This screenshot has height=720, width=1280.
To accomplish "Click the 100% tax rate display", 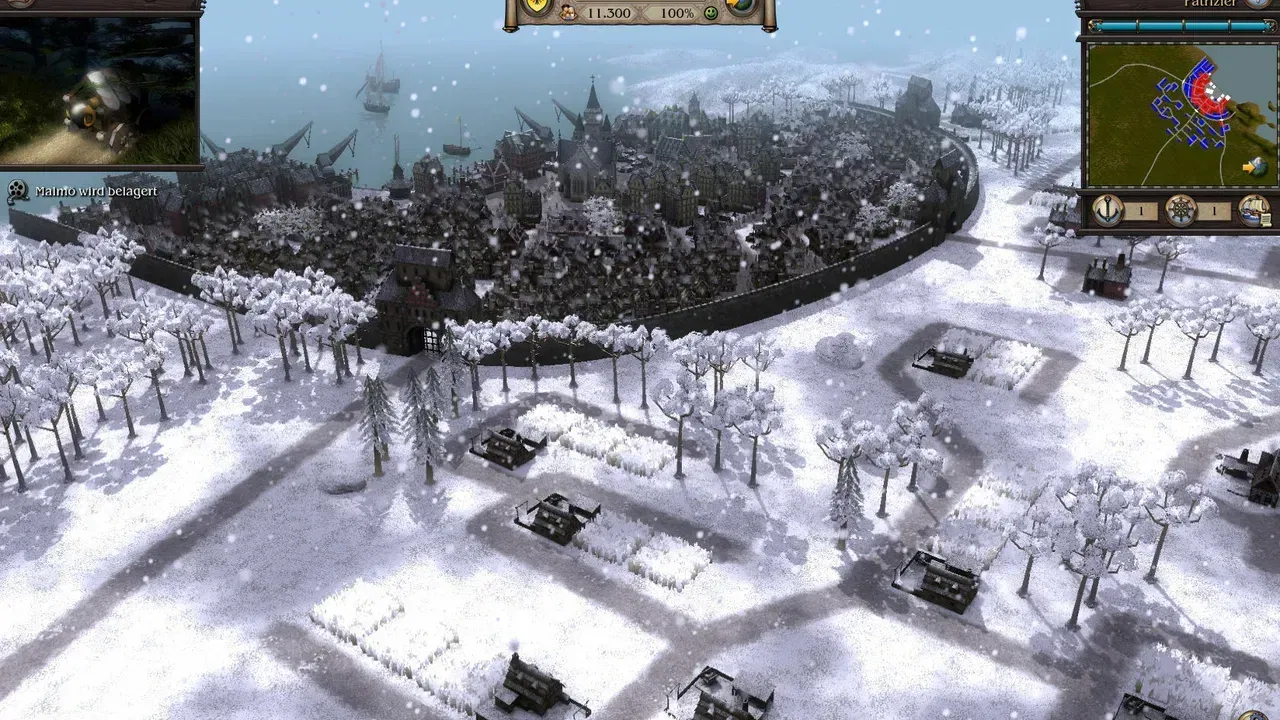I will point(678,14).
